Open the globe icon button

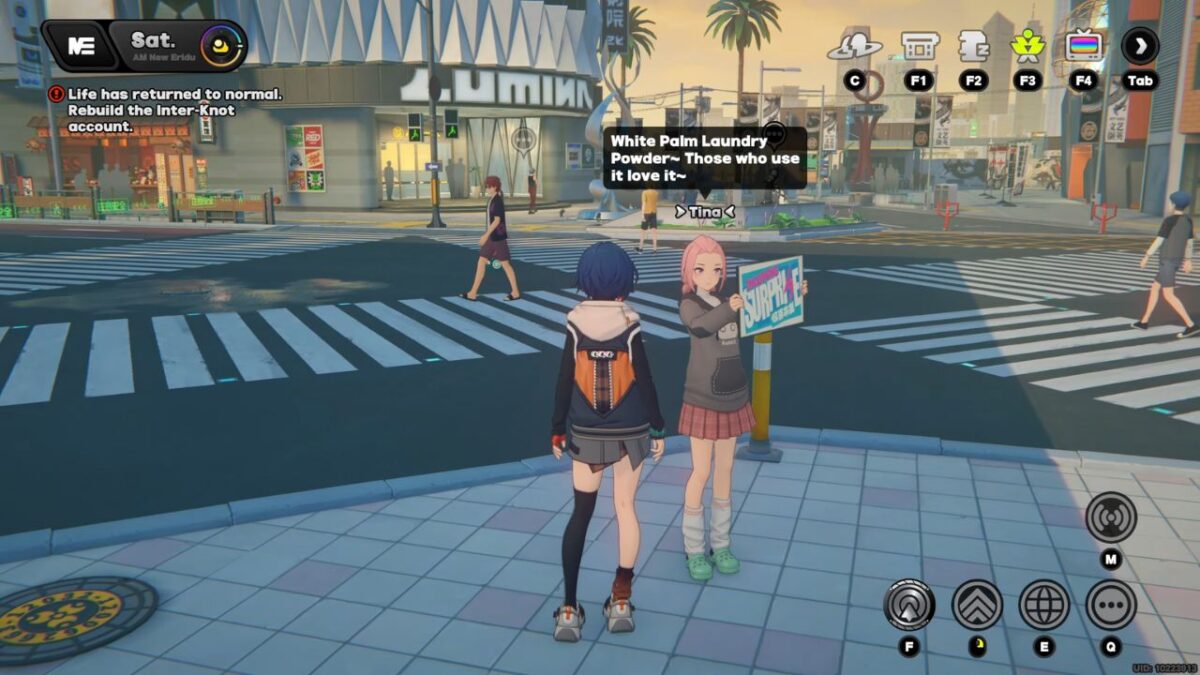(1044, 605)
